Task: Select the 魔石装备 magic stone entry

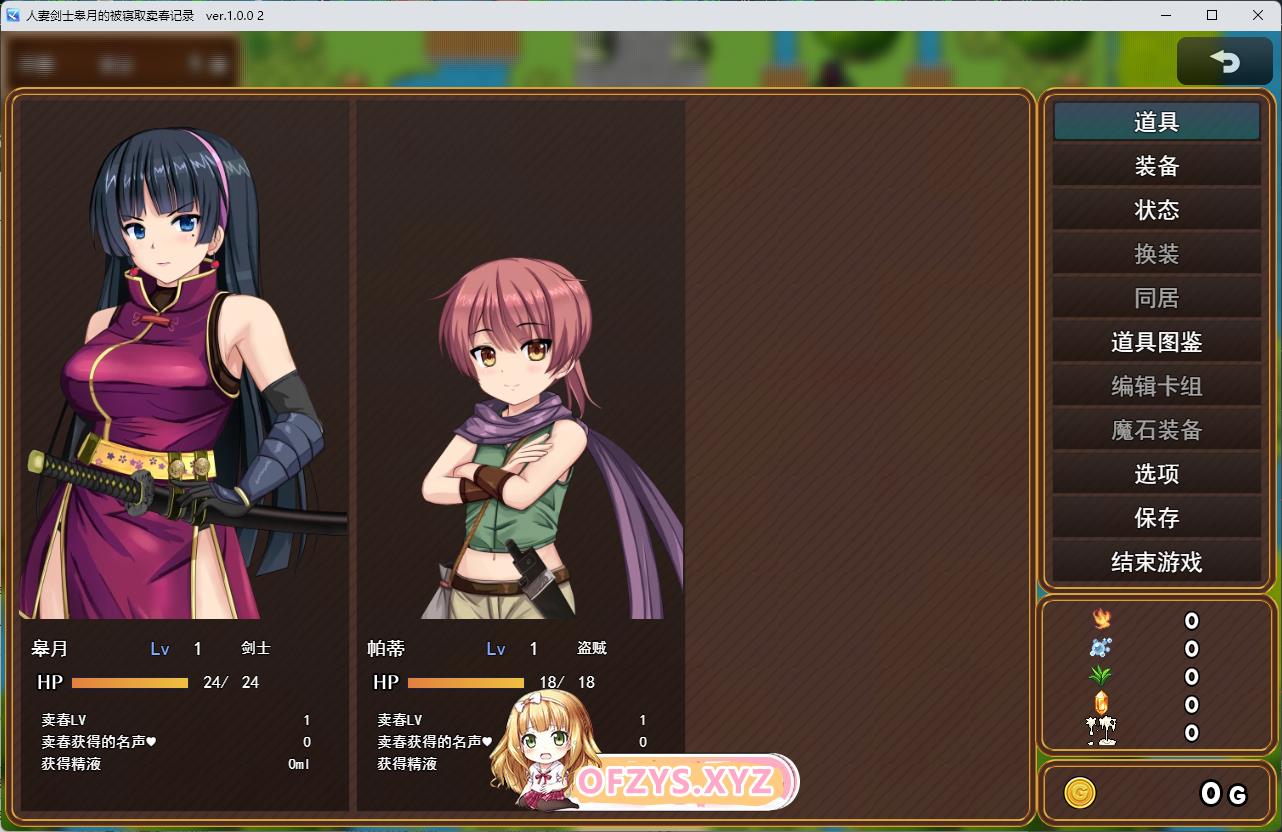Action: (1156, 430)
